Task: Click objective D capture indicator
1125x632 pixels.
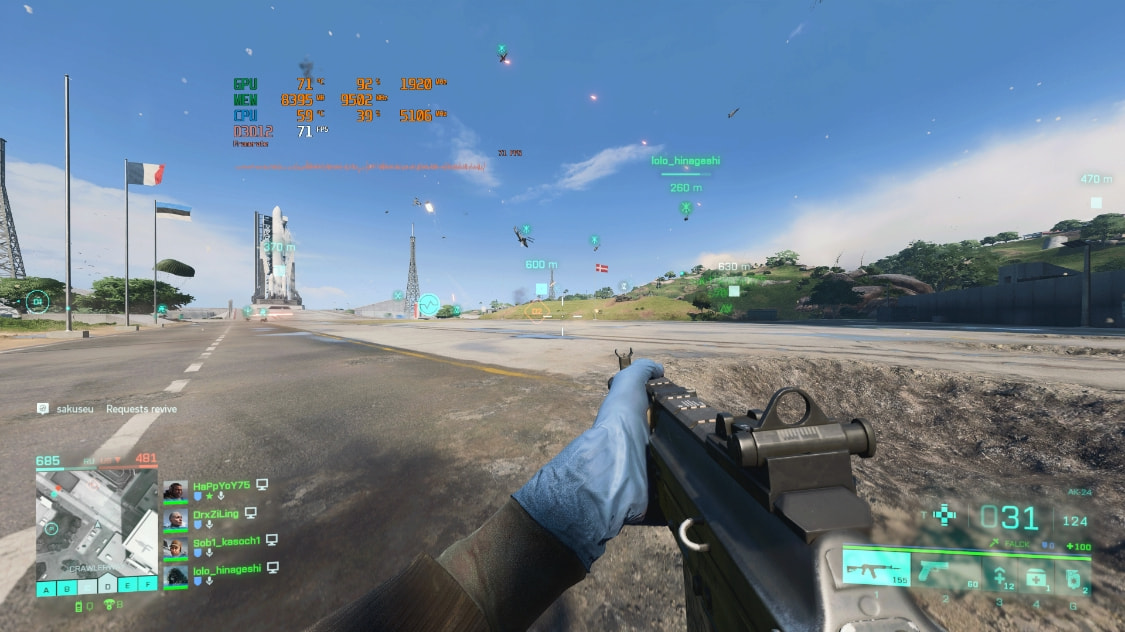Action: point(107,587)
